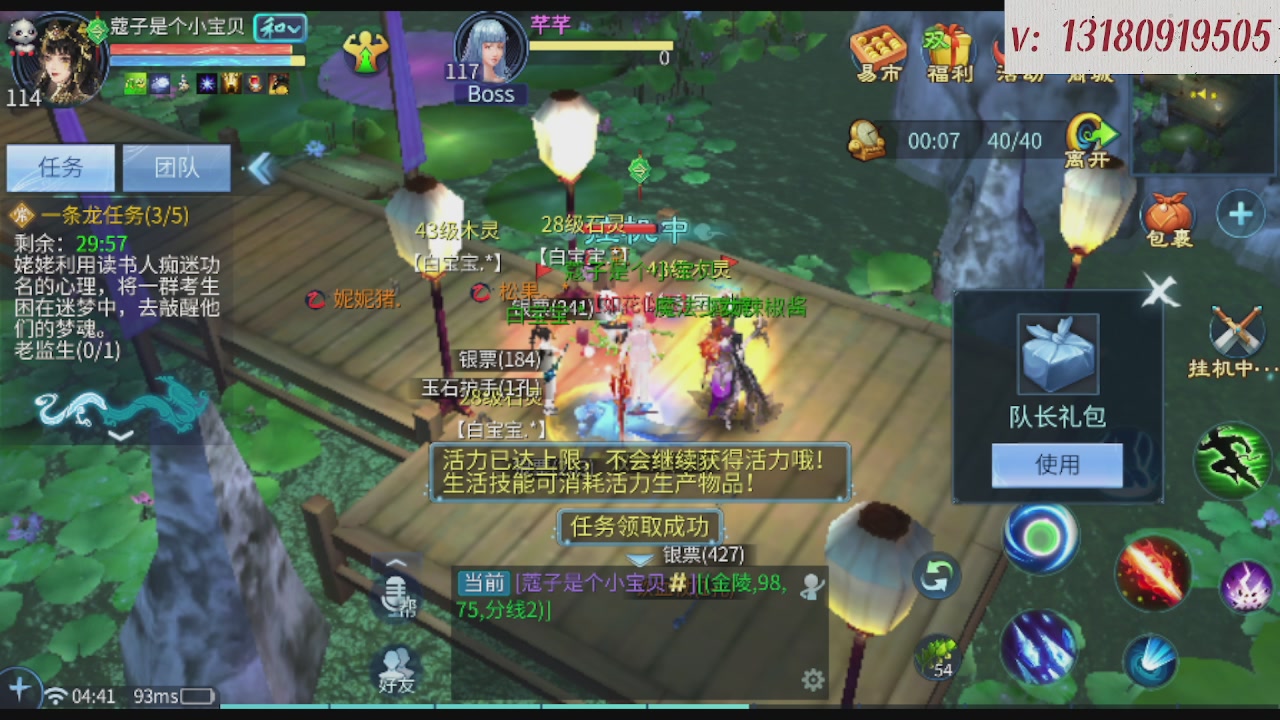Expand the chat window with the up arrow
Viewport: 1280px width, 720px height.
pyautogui.click(x=396, y=563)
